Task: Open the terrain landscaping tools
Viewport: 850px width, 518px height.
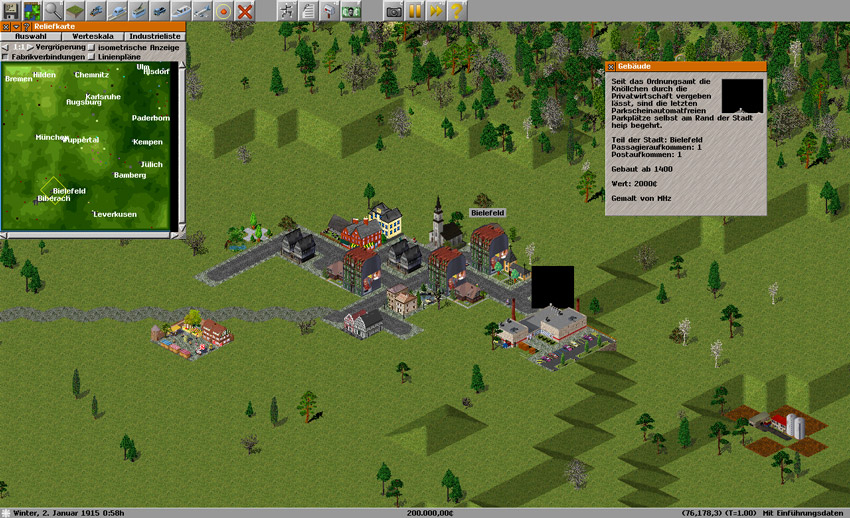Action: [x=75, y=10]
